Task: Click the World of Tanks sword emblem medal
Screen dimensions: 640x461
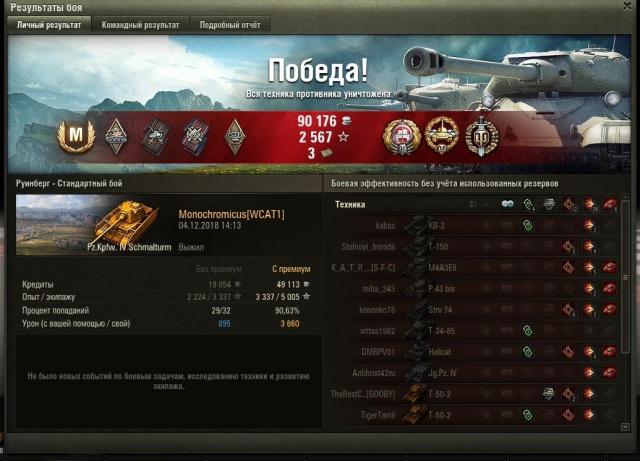Action: click(481, 135)
